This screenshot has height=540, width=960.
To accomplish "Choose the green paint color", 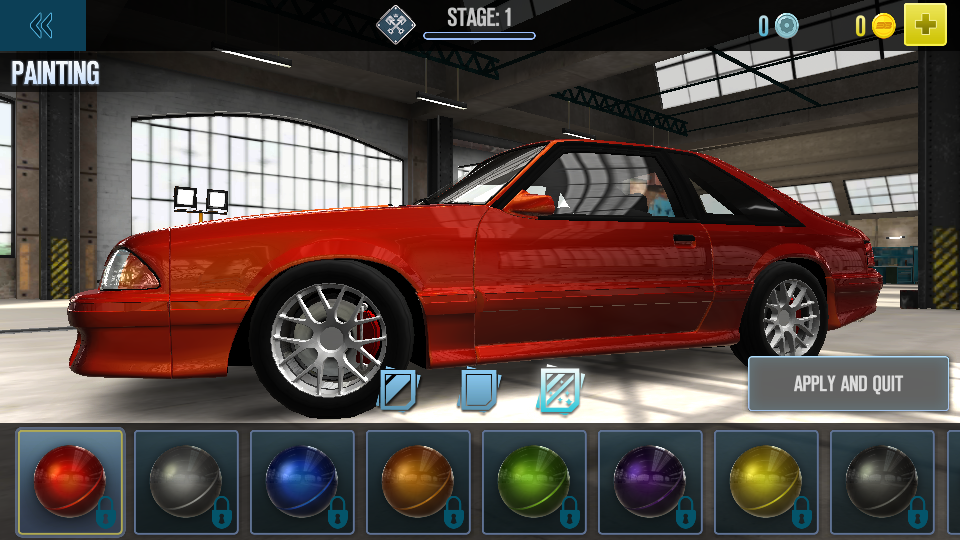I will (x=534, y=481).
